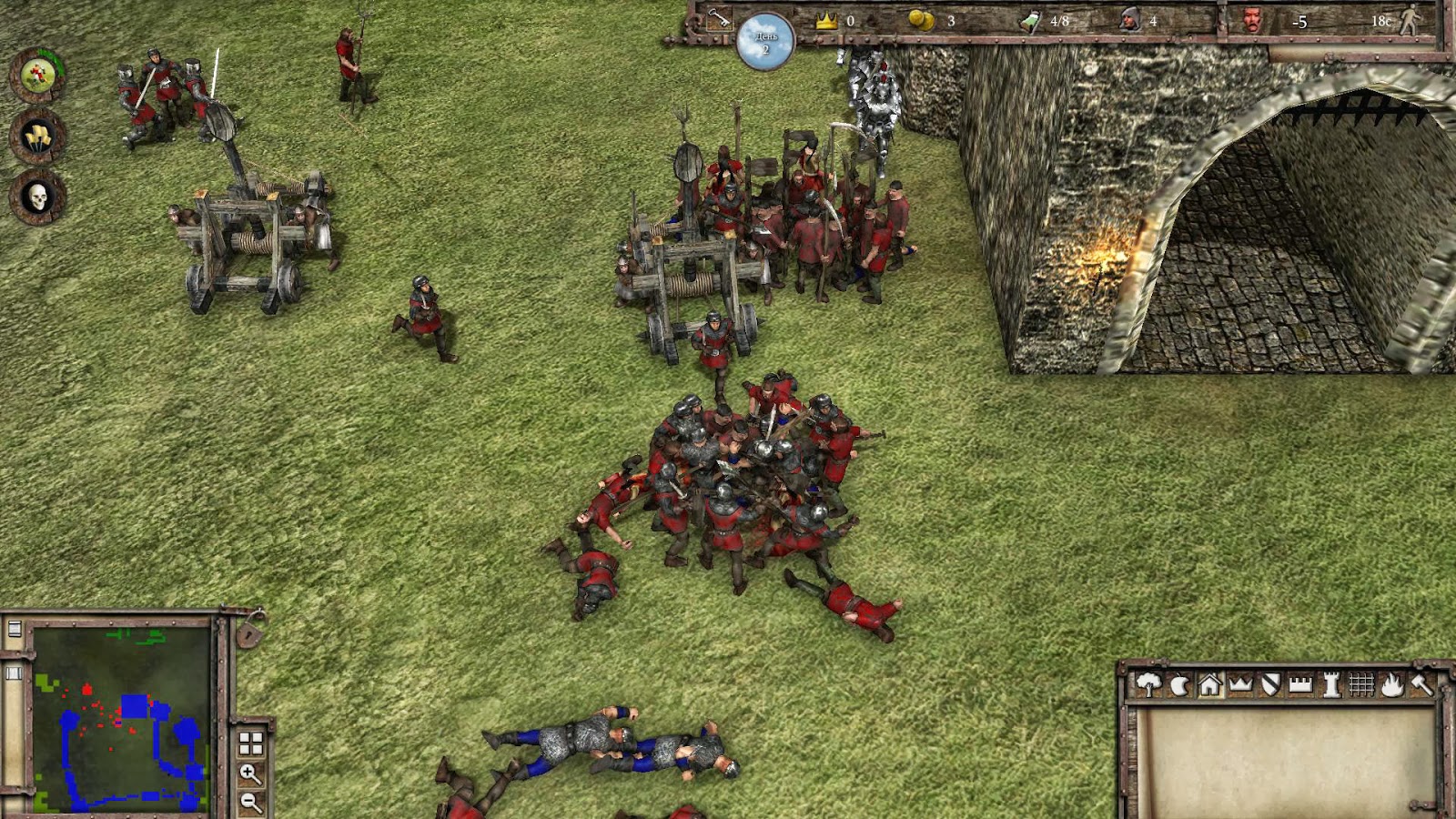Click the angry face popularity icon
Screen dimensions: 1456x819
(1253, 20)
